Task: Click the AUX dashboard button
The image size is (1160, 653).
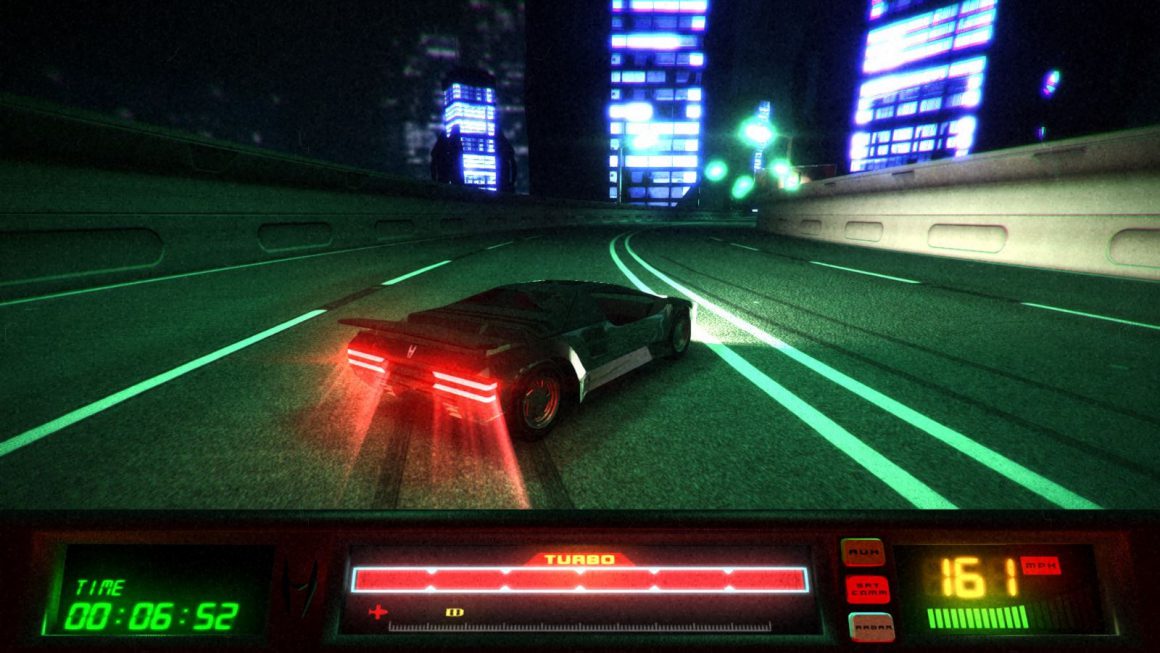Action: coord(862,551)
